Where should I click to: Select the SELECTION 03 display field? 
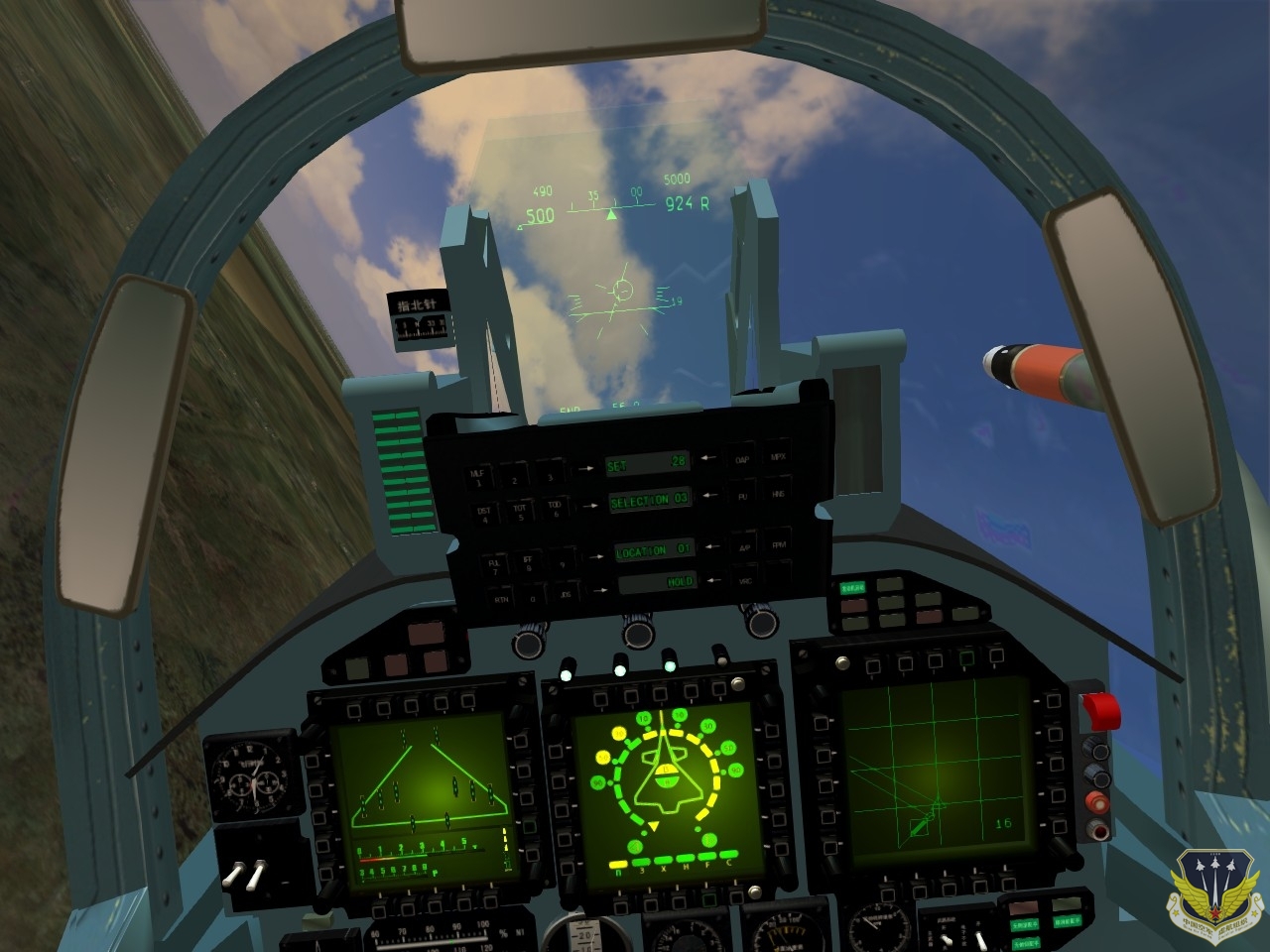coord(650,501)
